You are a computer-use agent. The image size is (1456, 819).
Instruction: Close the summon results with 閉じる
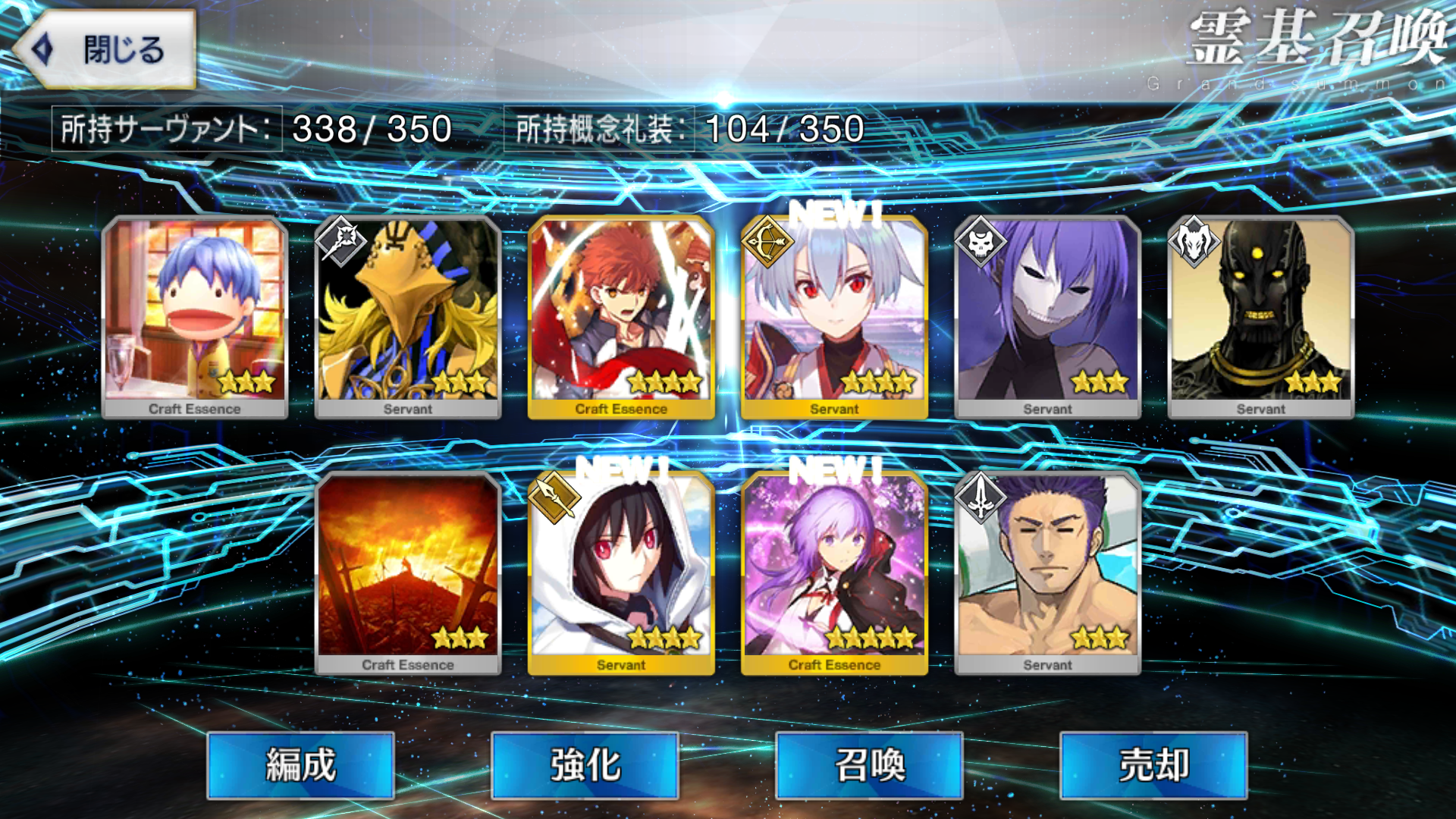click(105, 50)
